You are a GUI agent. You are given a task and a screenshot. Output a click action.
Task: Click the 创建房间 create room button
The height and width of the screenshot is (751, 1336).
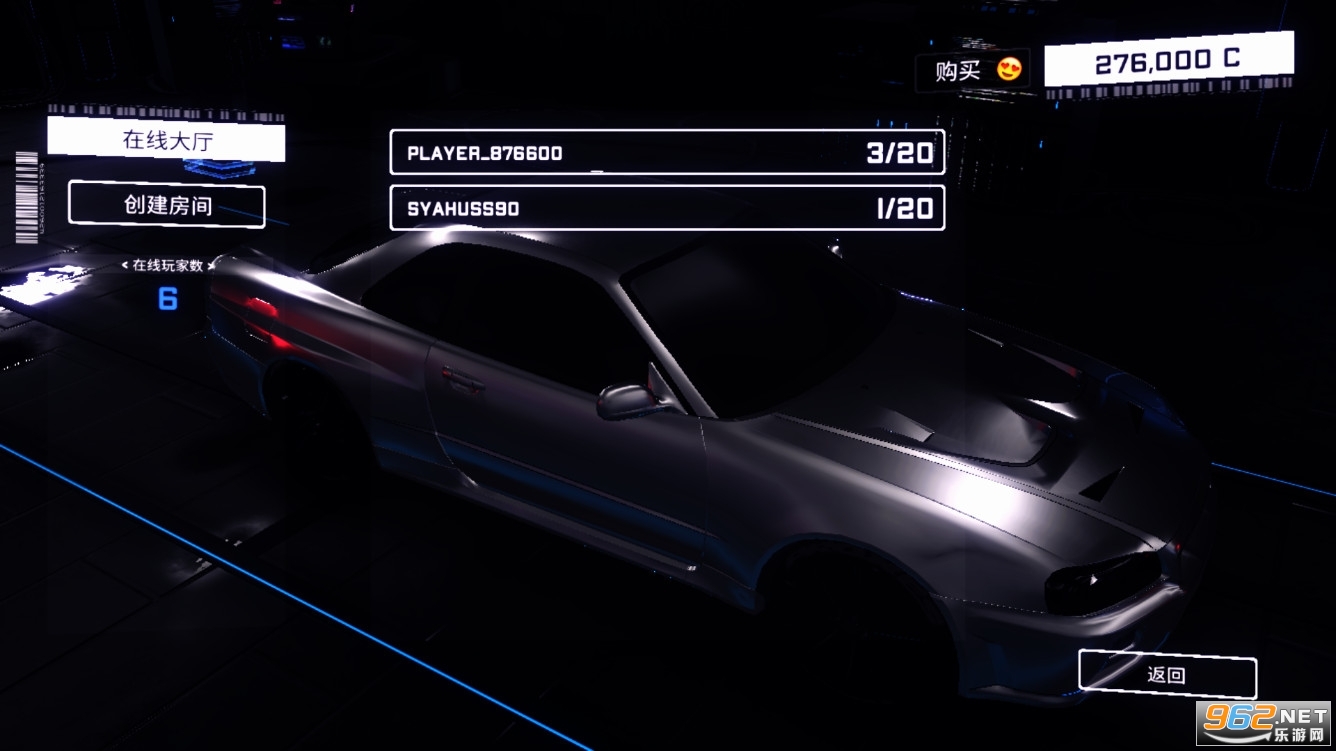click(167, 206)
